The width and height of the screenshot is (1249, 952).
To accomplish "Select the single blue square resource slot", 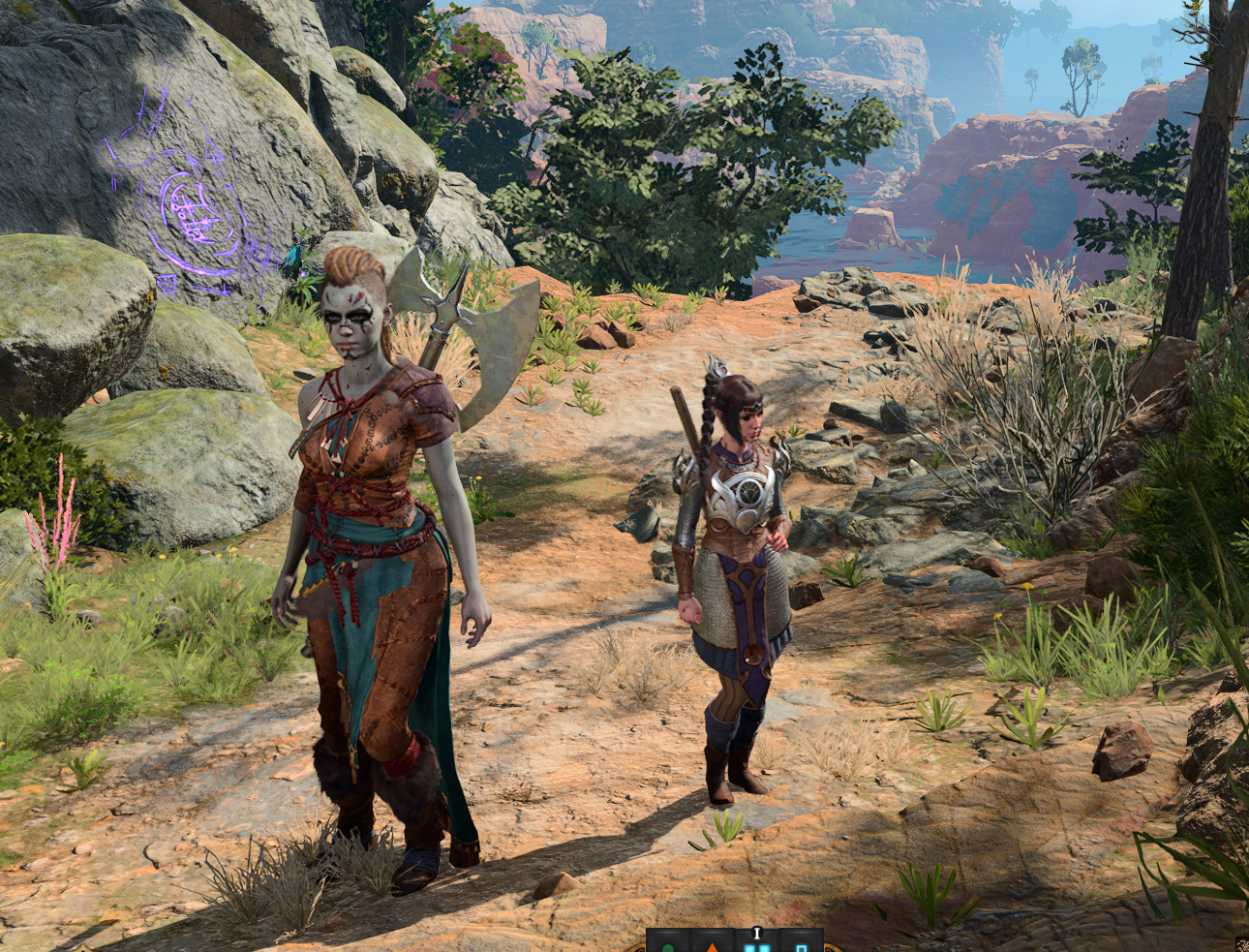I will (800, 945).
